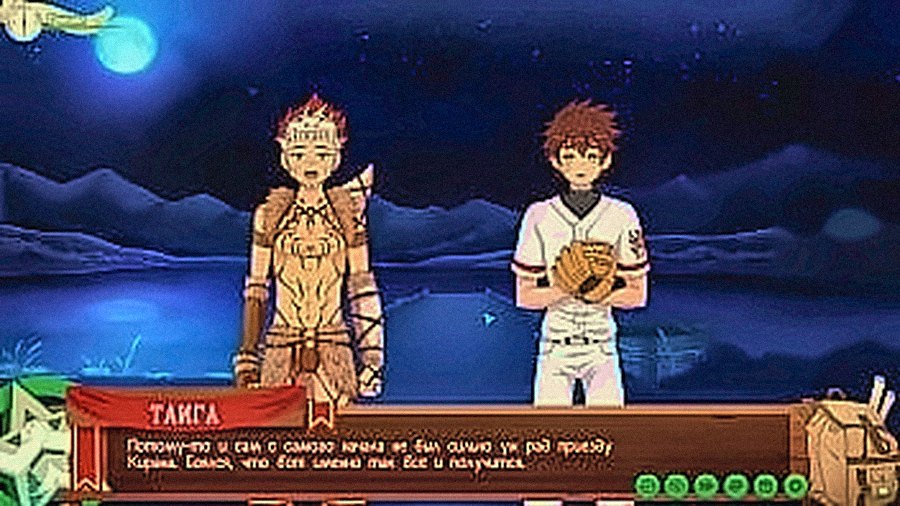
Task: Activate the green fast-forward skip button
Action: click(706, 486)
